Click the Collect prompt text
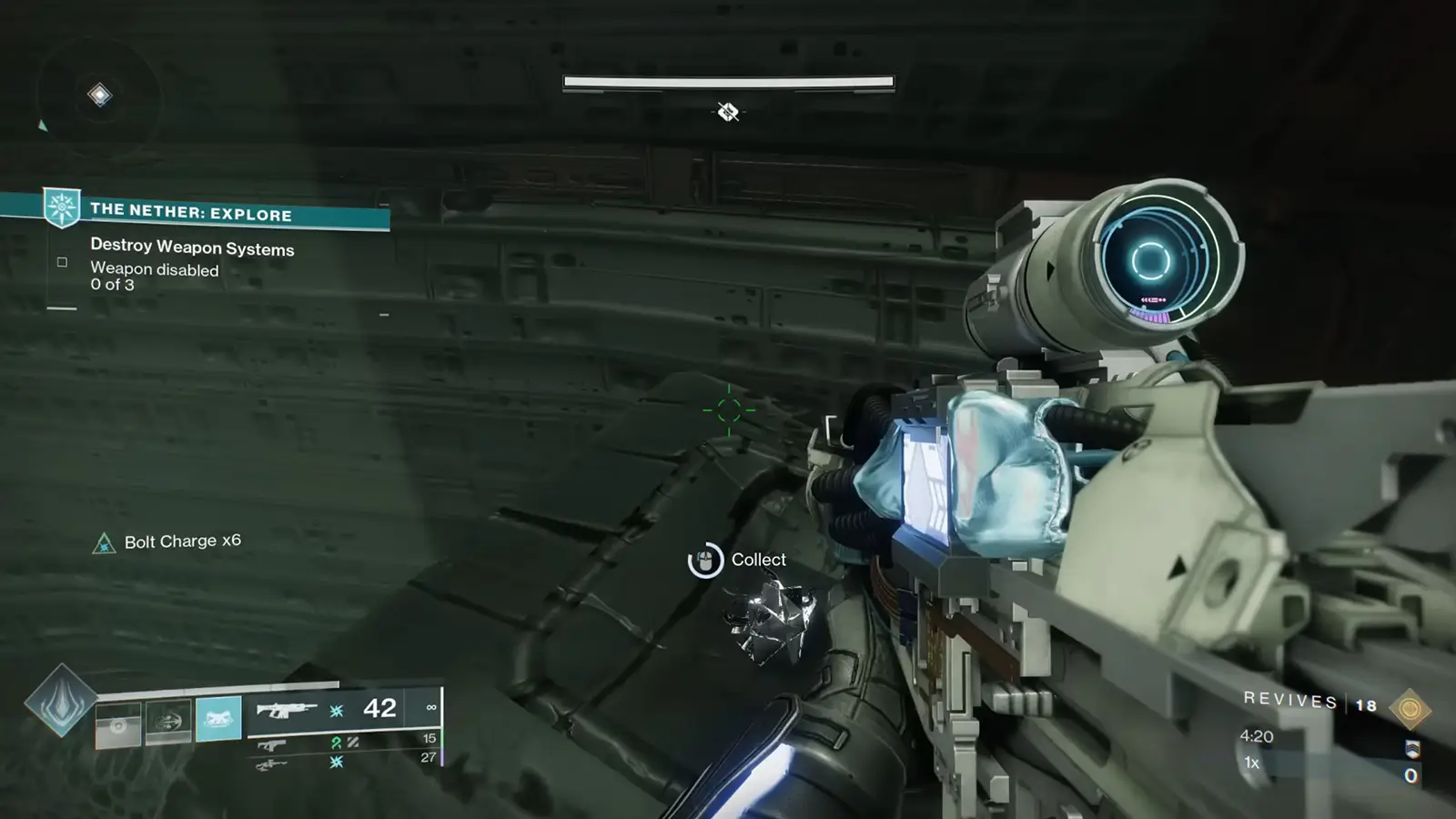Viewport: 1456px width, 819px height. coord(758,560)
